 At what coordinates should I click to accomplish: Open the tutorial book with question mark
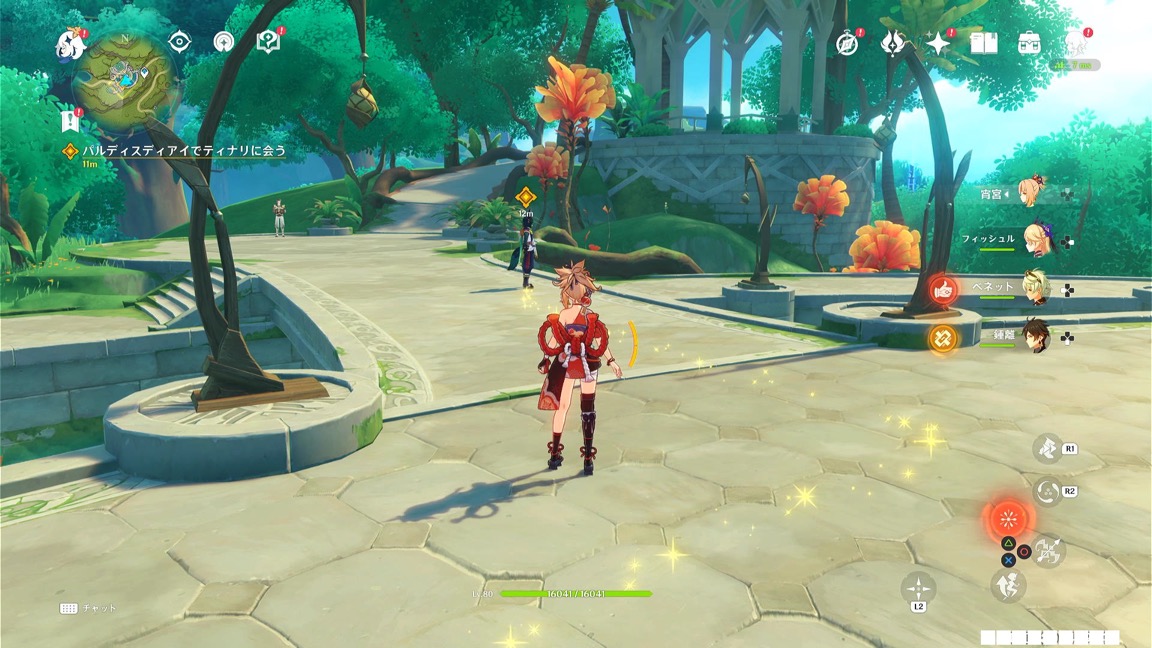(x=267, y=42)
